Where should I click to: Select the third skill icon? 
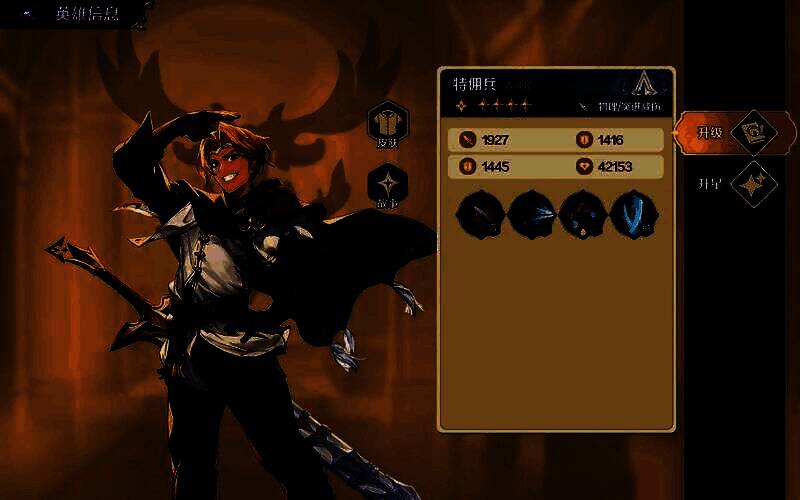point(580,213)
